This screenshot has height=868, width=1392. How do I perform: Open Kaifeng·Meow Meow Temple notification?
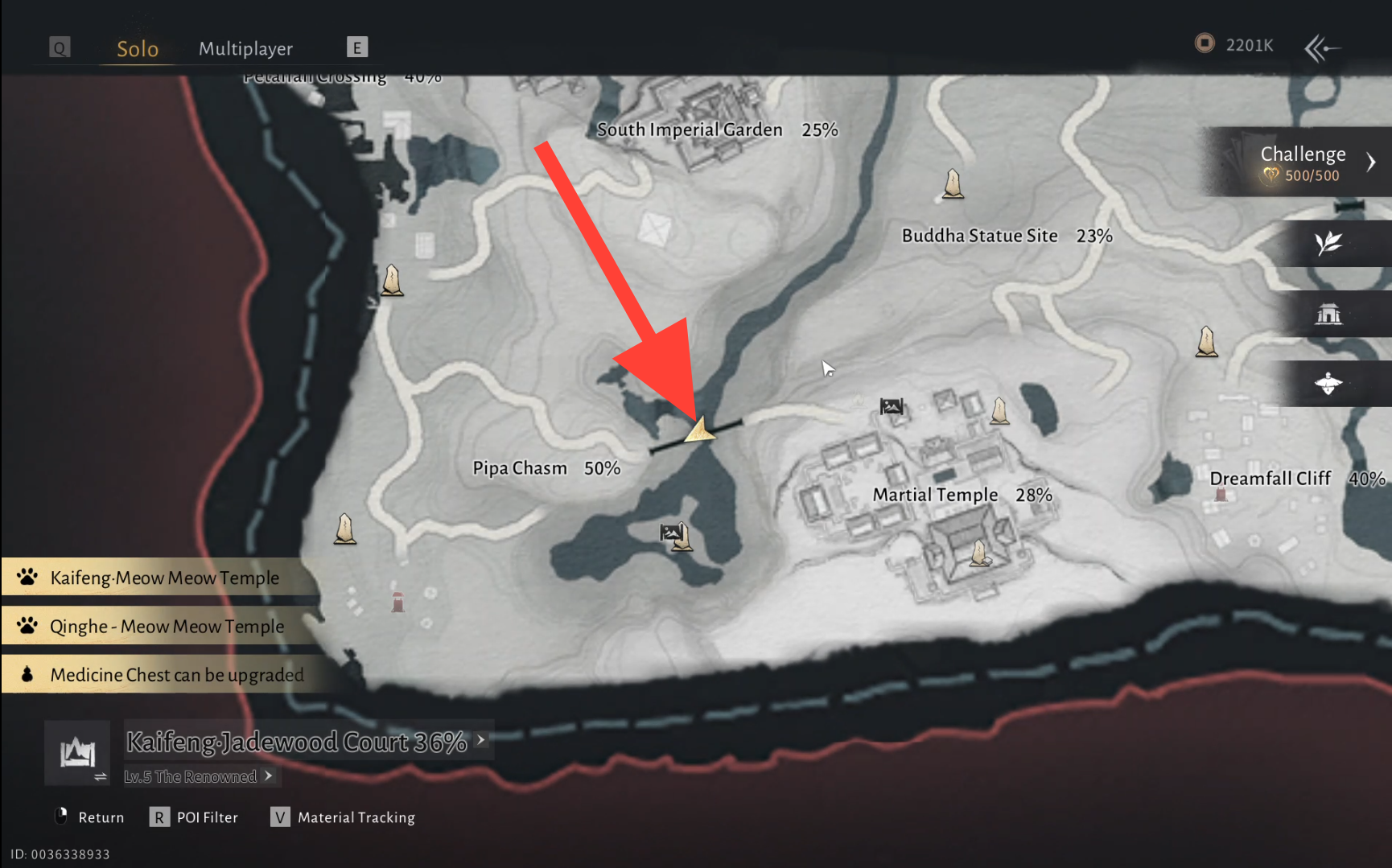coord(164,578)
